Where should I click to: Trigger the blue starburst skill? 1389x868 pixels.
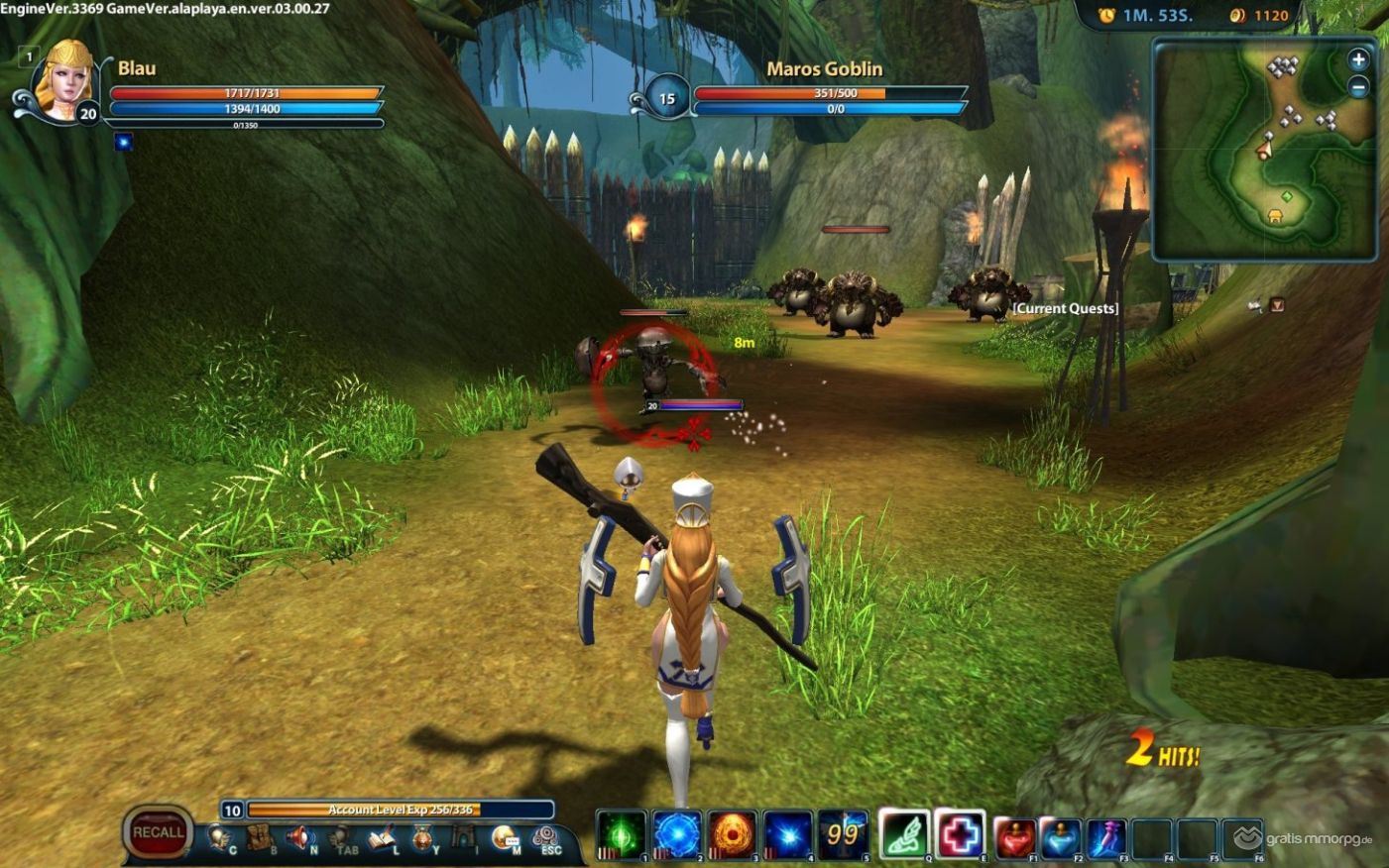click(x=788, y=834)
